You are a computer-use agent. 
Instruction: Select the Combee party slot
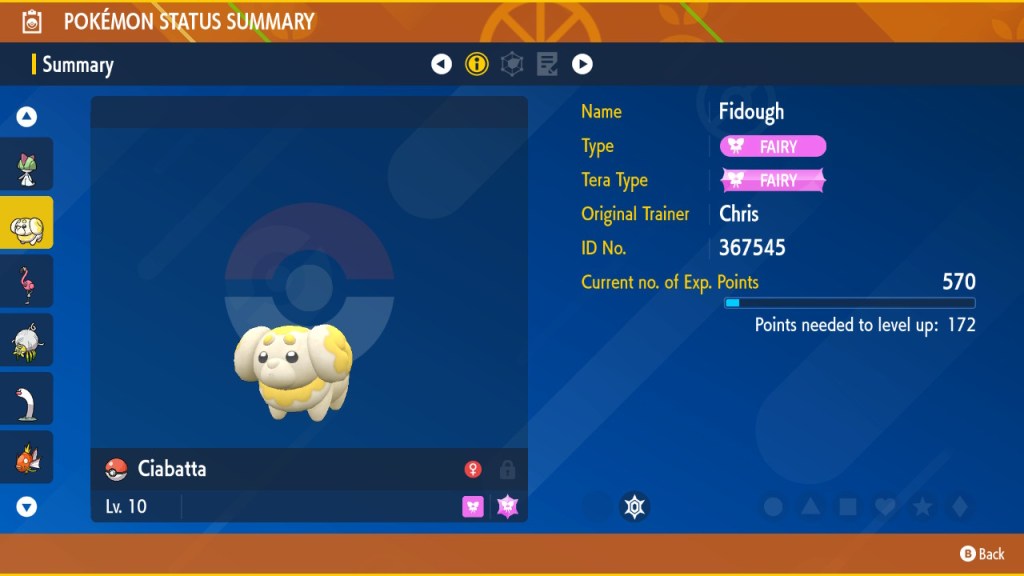(27, 340)
